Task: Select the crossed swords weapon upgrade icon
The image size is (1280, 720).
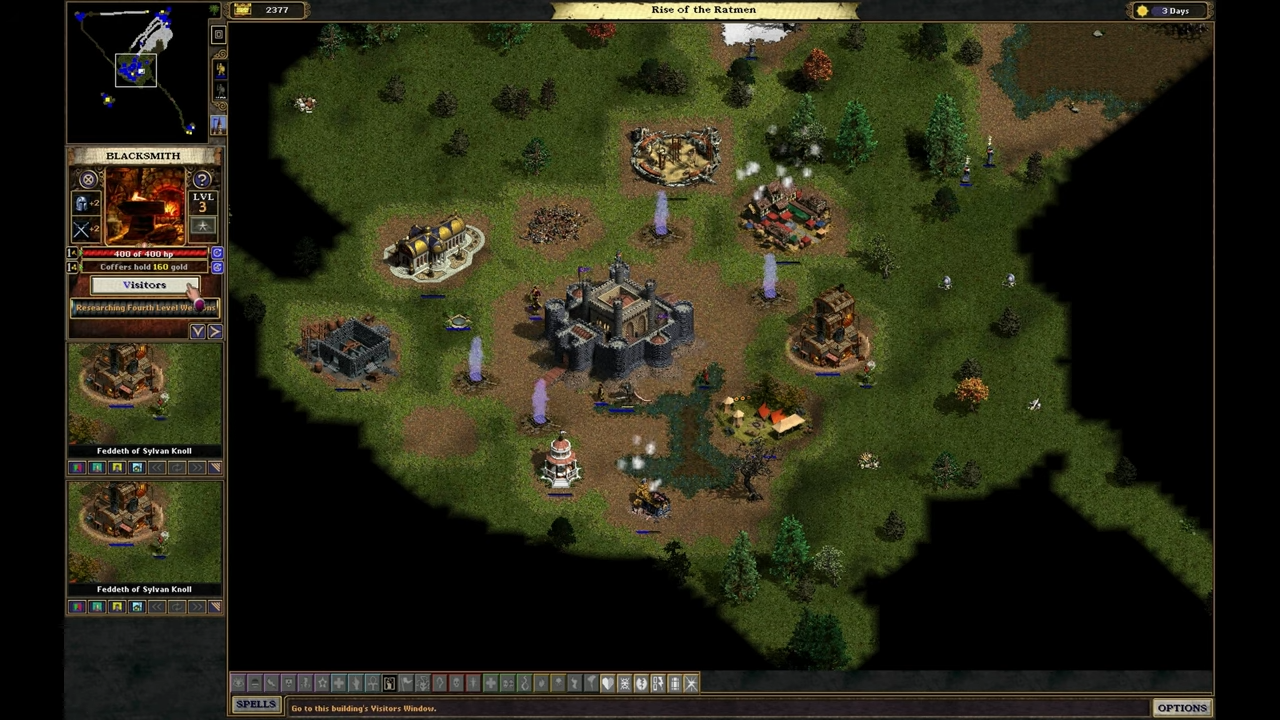Action: 82,230
